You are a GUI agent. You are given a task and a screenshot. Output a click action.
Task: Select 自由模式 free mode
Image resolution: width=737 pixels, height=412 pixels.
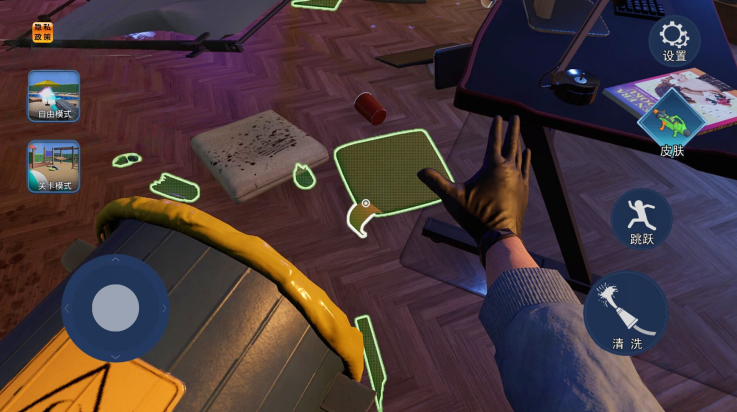click(x=54, y=96)
